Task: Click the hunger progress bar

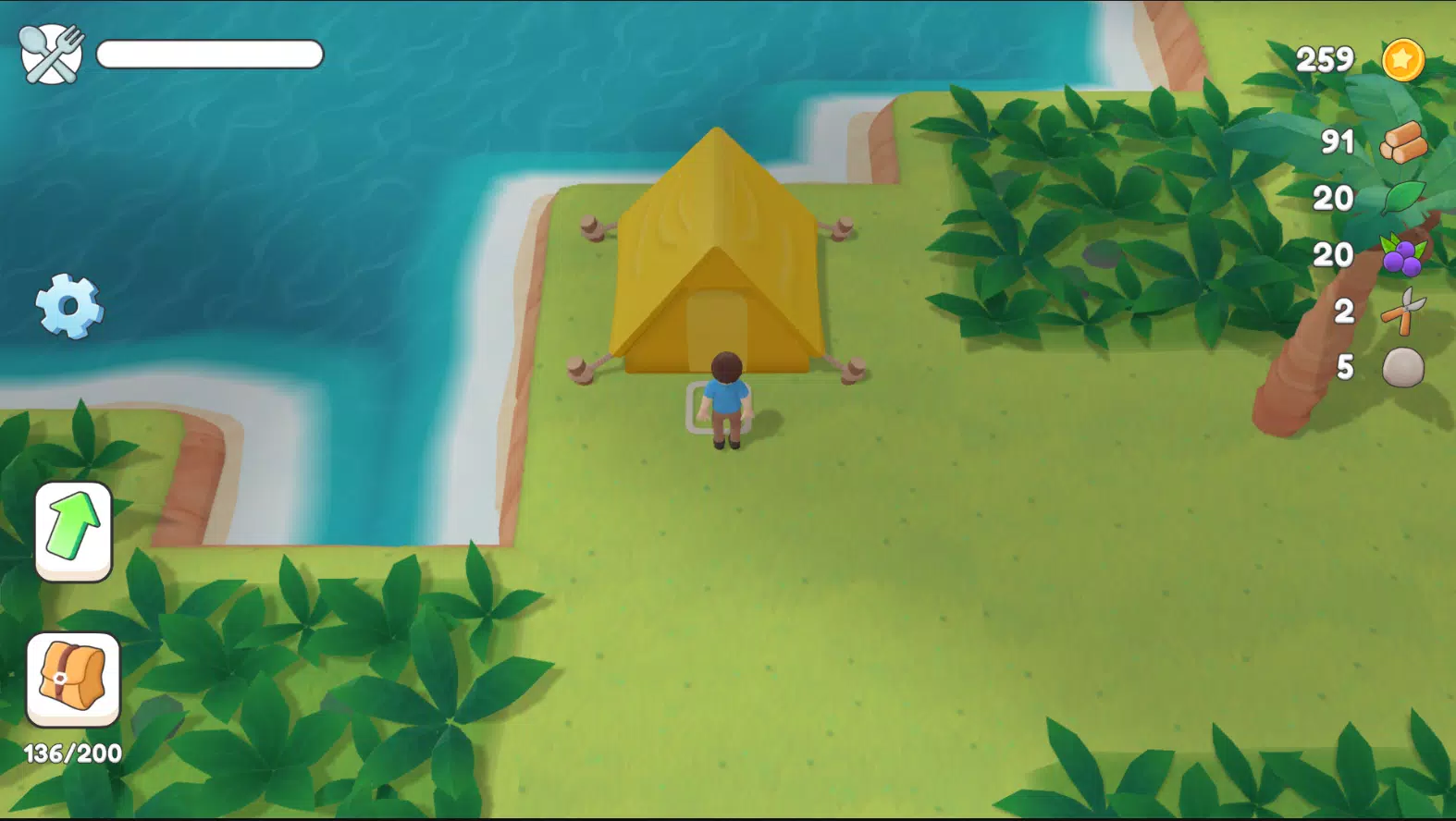Action: click(x=210, y=55)
